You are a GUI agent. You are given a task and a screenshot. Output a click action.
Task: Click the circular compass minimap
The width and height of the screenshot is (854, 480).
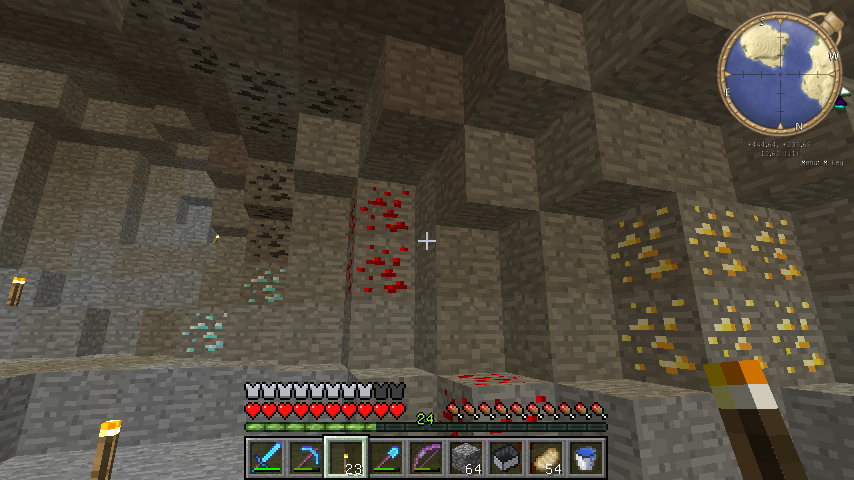click(x=780, y=73)
